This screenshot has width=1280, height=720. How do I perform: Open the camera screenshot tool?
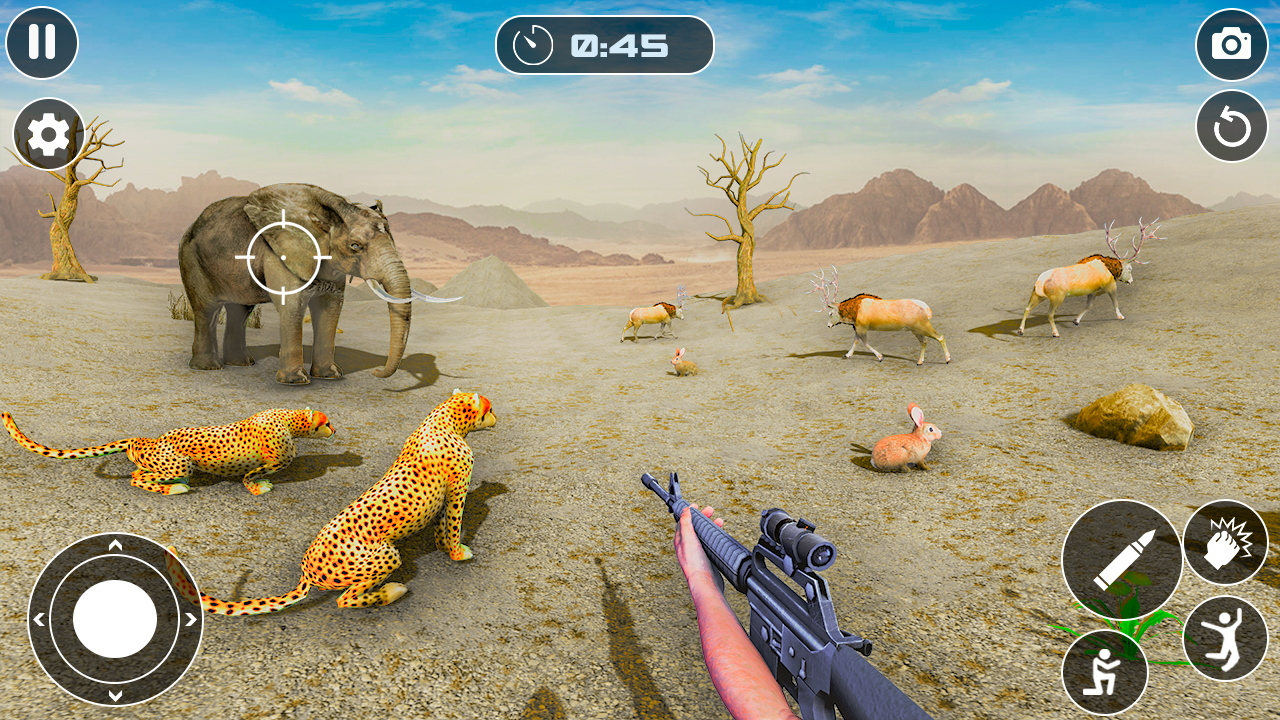[x=1229, y=44]
